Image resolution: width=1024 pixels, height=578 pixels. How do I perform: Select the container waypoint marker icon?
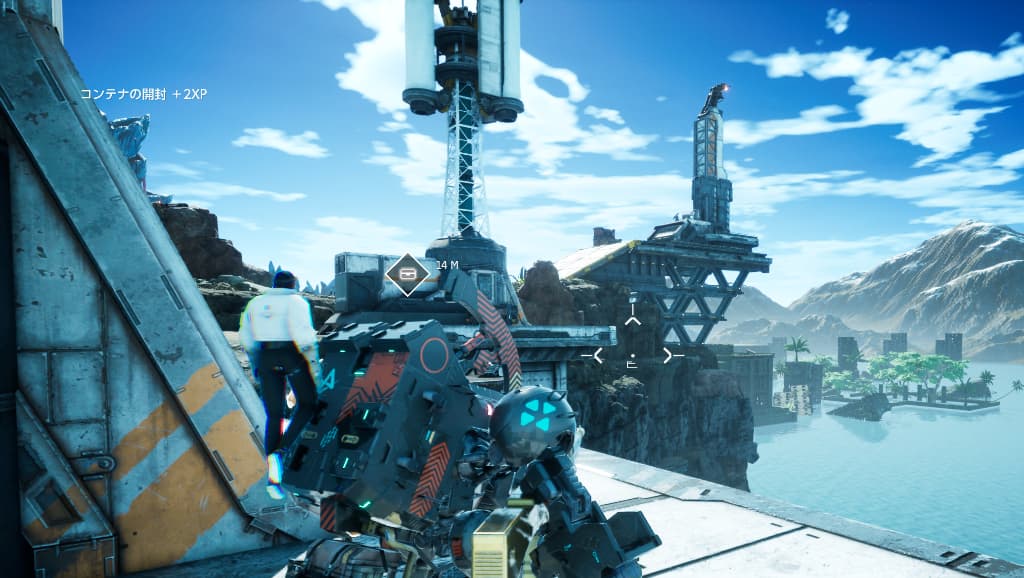coord(407,273)
